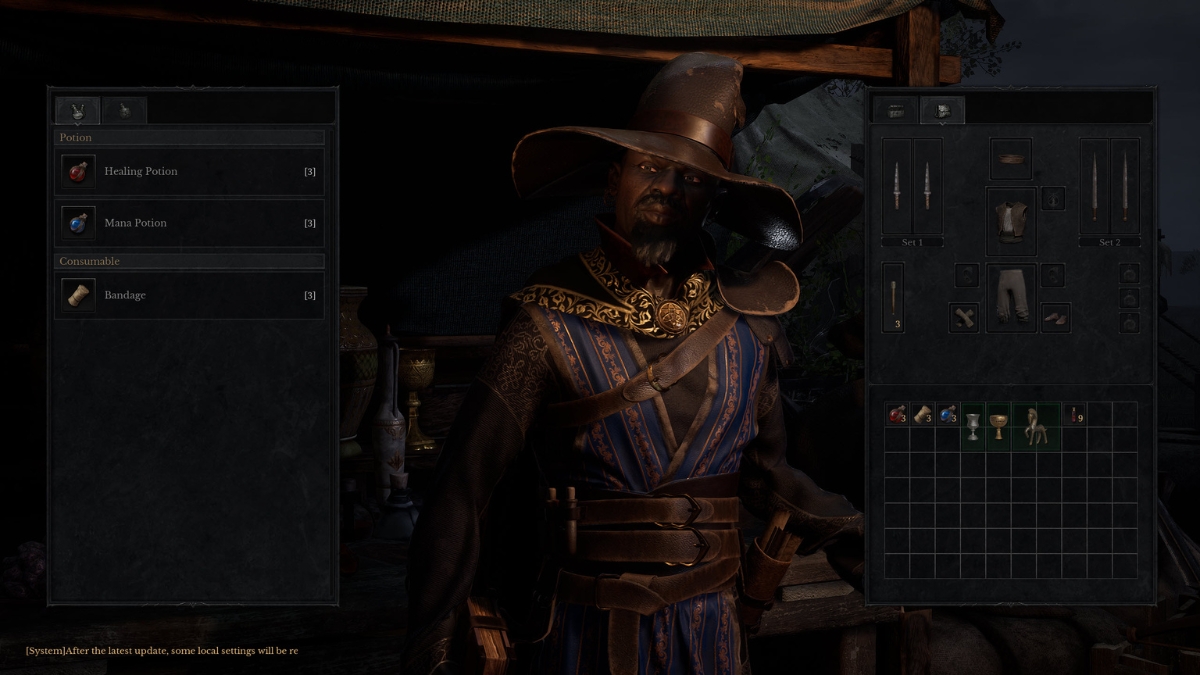Switch to the second merchant tab
Screen dimensions: 1200x675
click(x=126, y=110)
